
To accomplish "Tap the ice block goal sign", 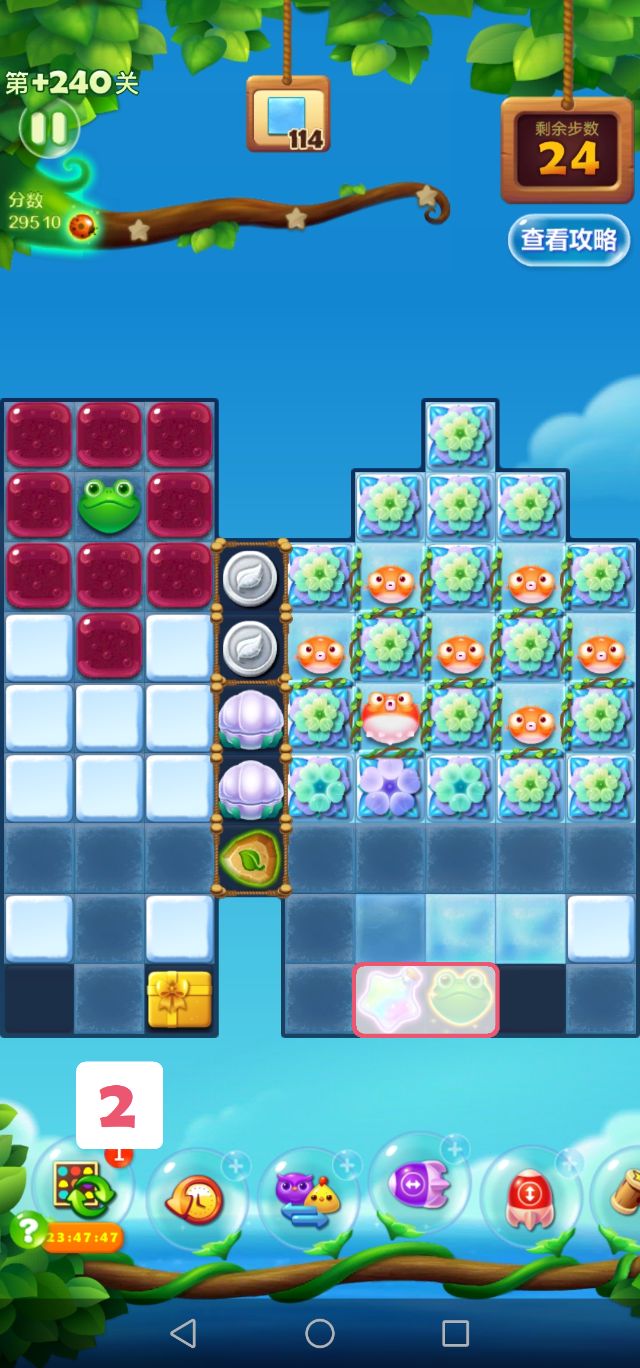I will pos(288,115).
